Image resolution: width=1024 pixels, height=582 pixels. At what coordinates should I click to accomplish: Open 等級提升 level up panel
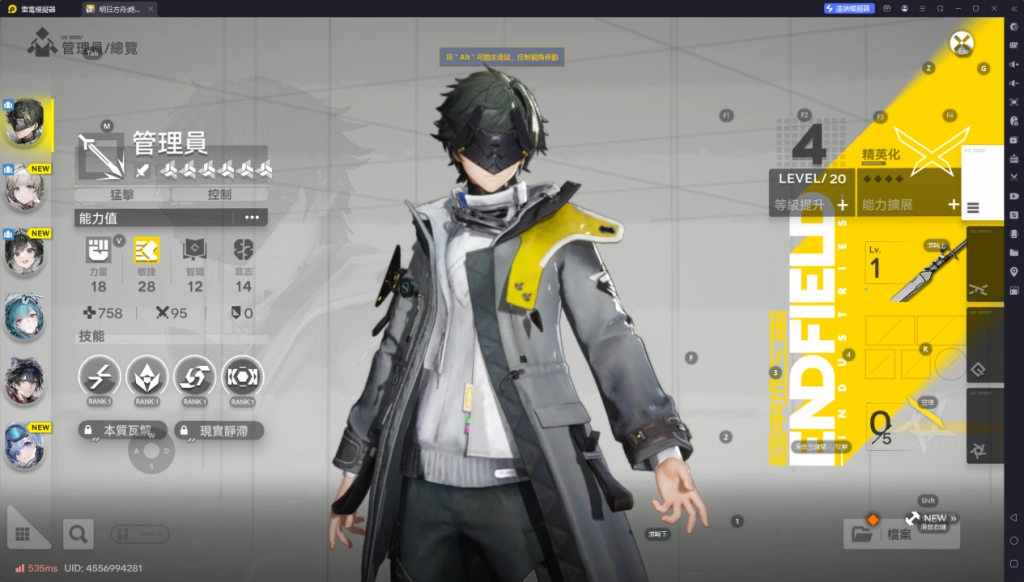pos(811,205)
